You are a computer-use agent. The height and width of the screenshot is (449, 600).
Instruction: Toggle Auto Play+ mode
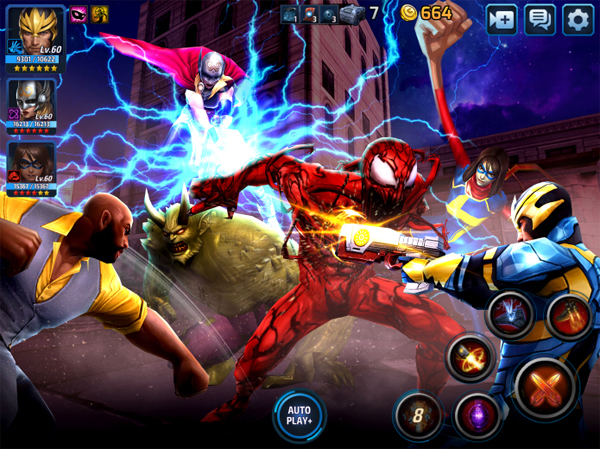(298, 413)
